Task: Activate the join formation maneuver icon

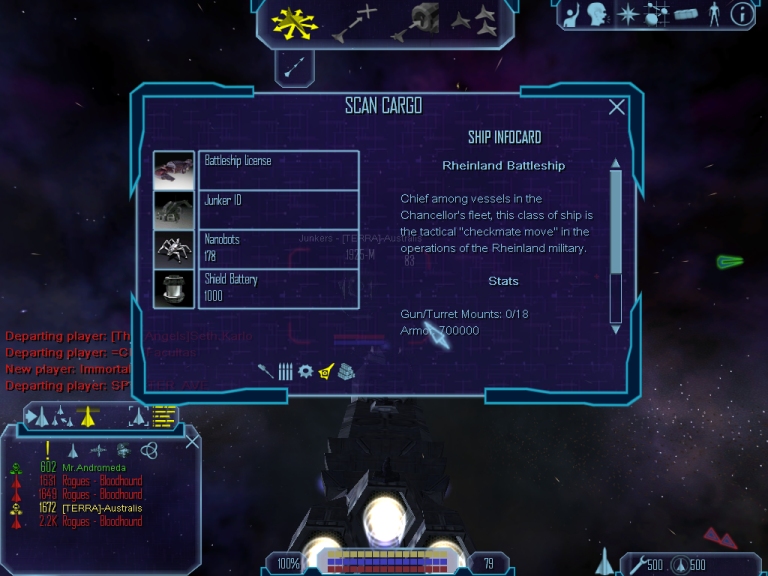Action: [473, 20]
